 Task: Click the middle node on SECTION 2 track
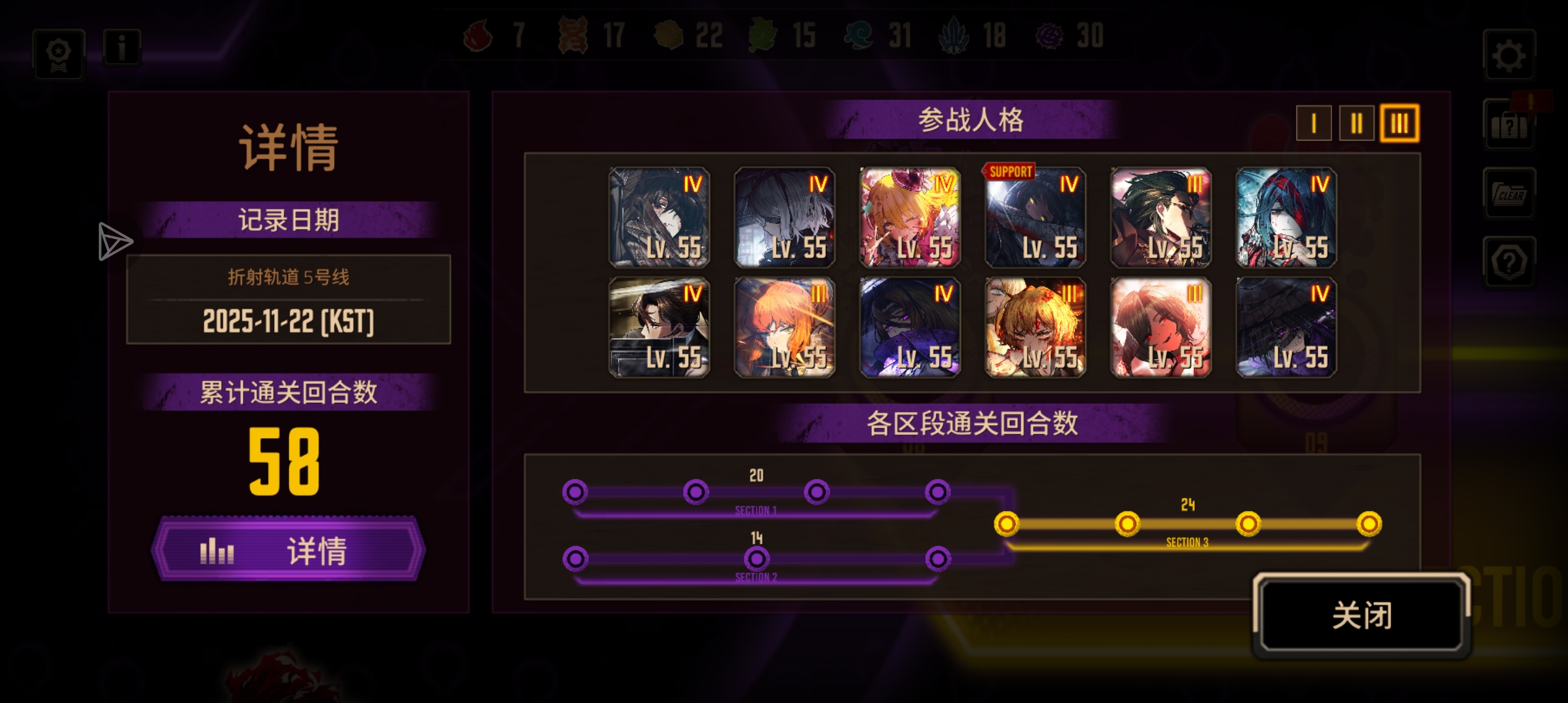click(x=756, y=558)
